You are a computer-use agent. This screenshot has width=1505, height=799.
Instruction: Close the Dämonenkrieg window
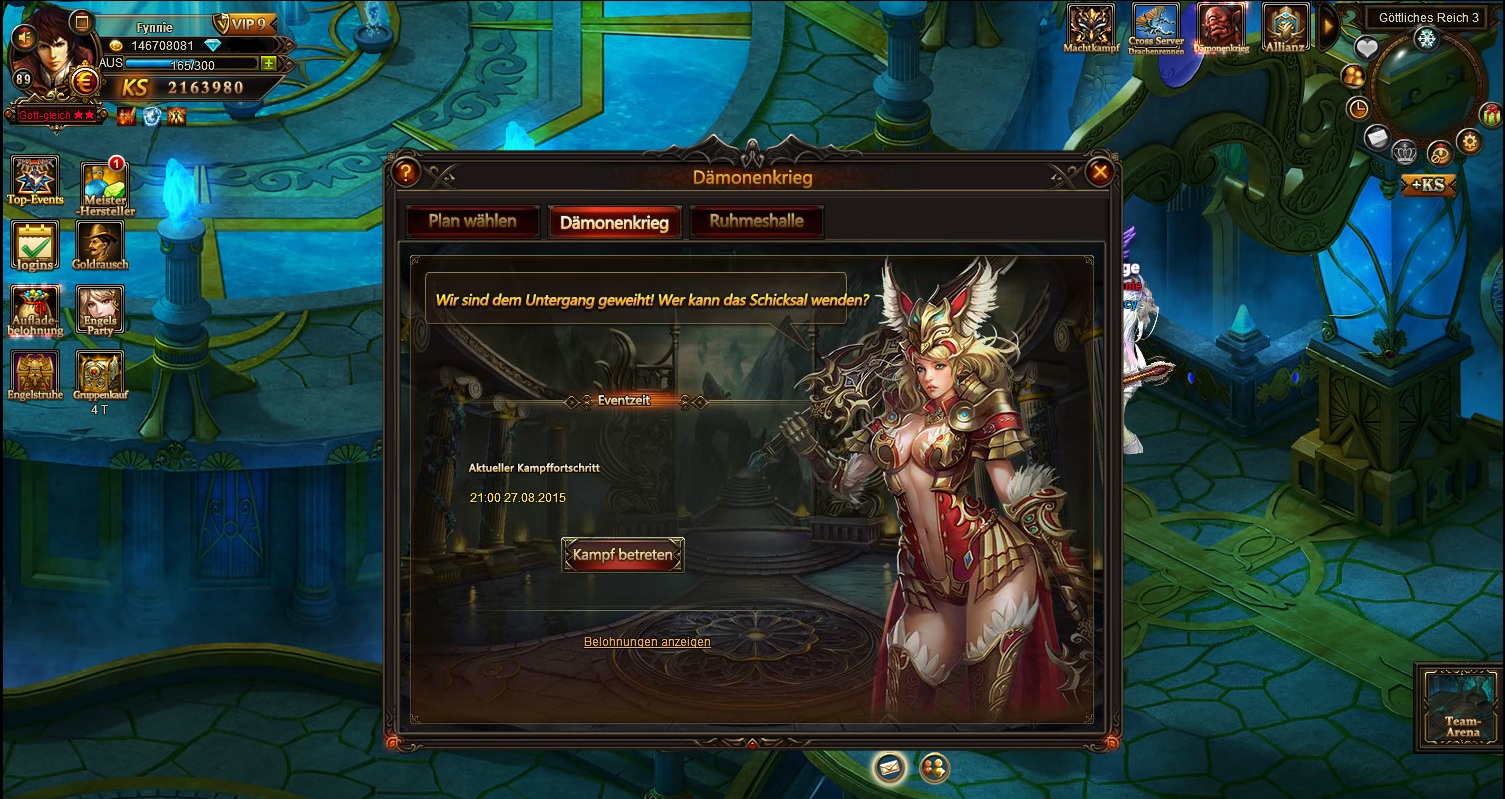tap(1100, 172)
